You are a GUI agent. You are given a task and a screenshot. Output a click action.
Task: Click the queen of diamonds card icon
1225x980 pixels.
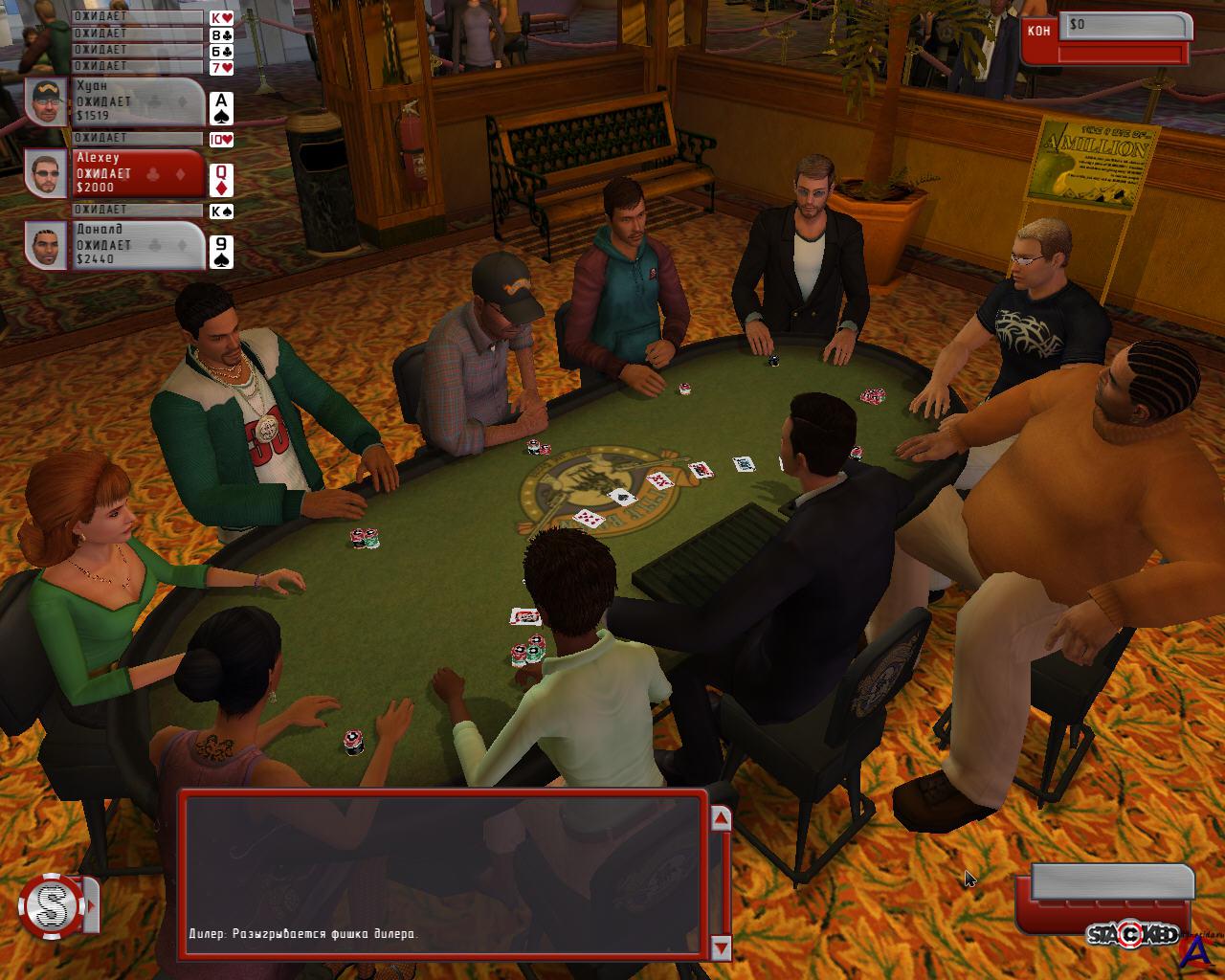[x=221, y=180]
